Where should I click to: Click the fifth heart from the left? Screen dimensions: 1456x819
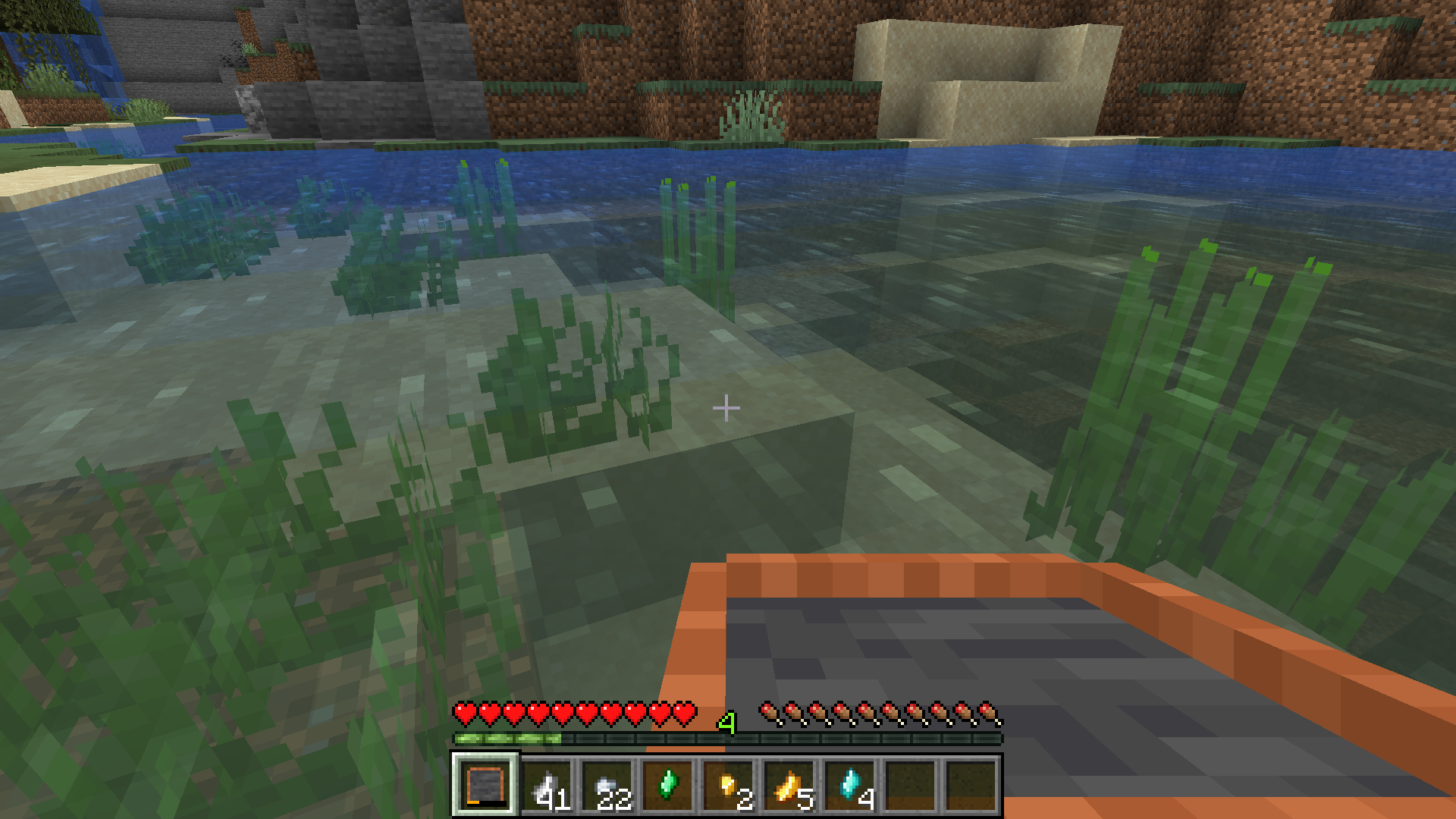563,714
